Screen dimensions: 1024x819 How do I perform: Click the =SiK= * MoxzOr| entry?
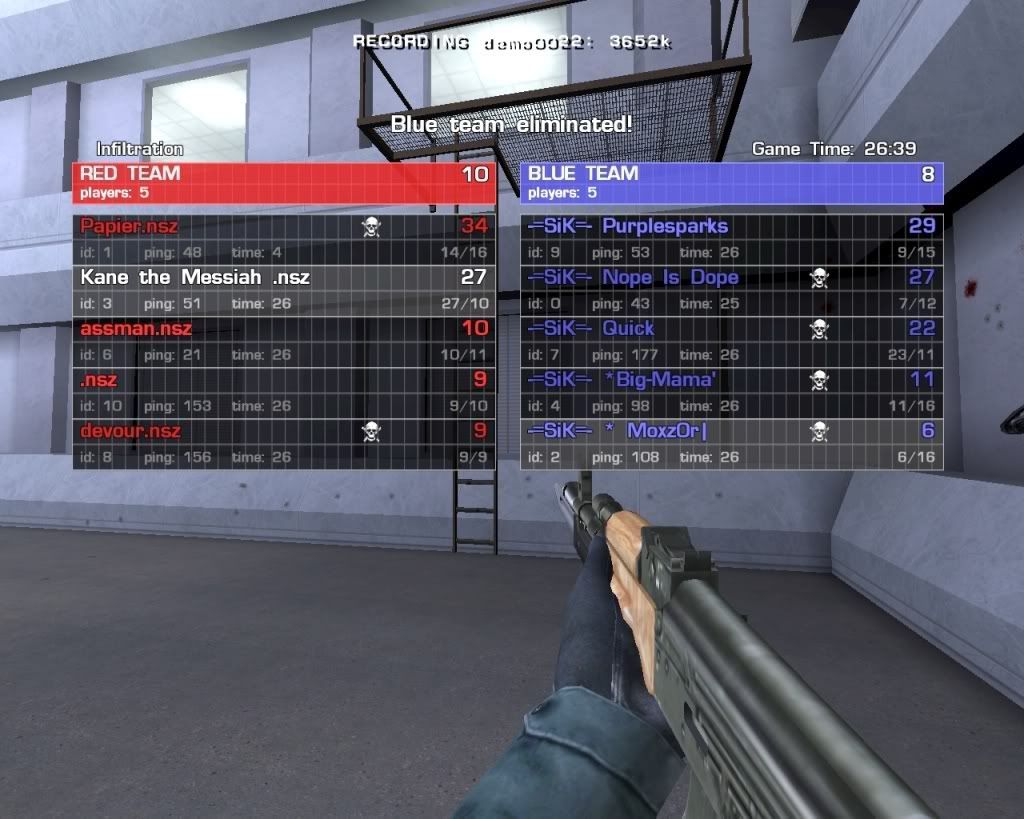click(731, 443)
